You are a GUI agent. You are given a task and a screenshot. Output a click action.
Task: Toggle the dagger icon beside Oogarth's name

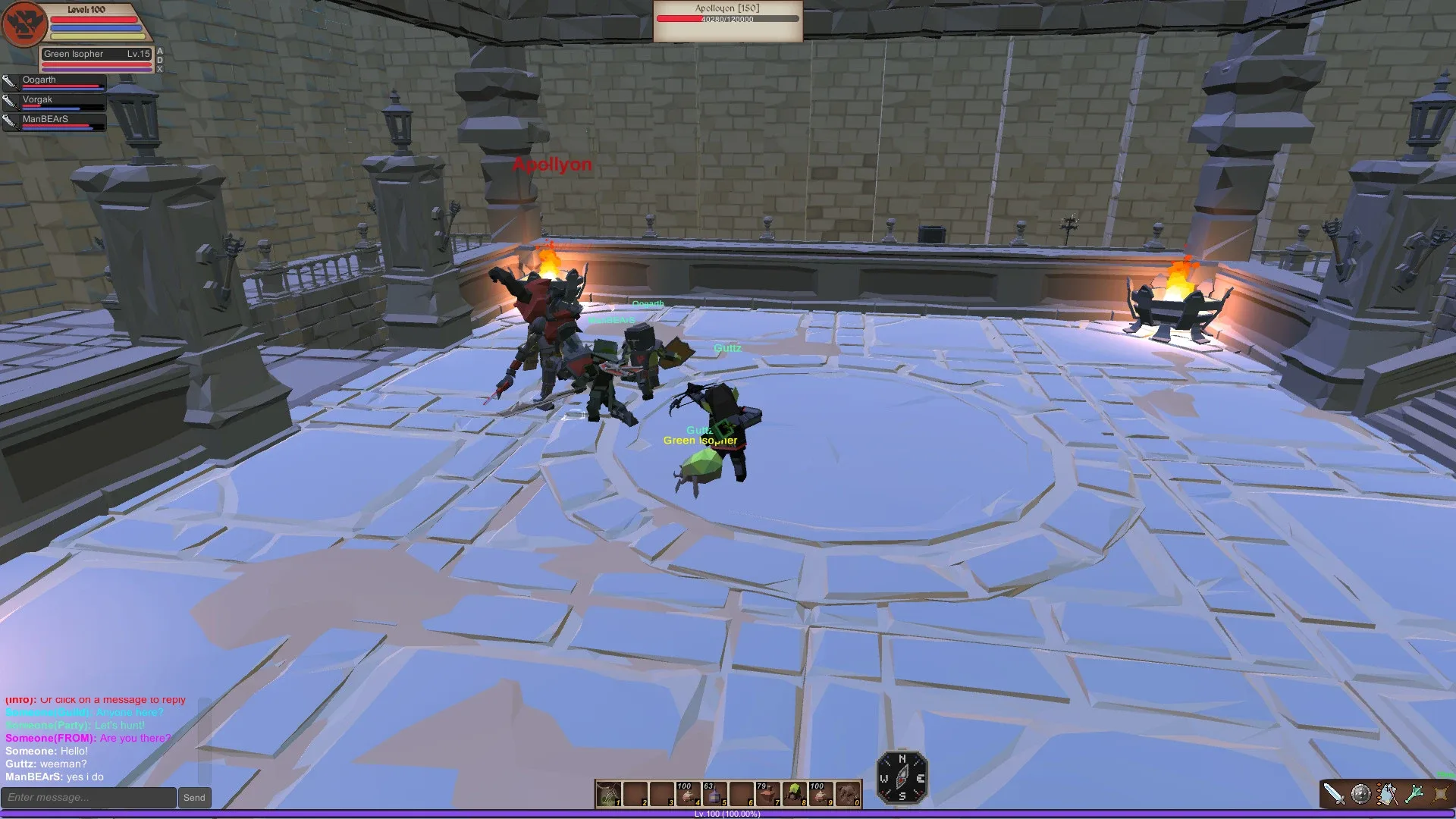[x=10, y=81]
